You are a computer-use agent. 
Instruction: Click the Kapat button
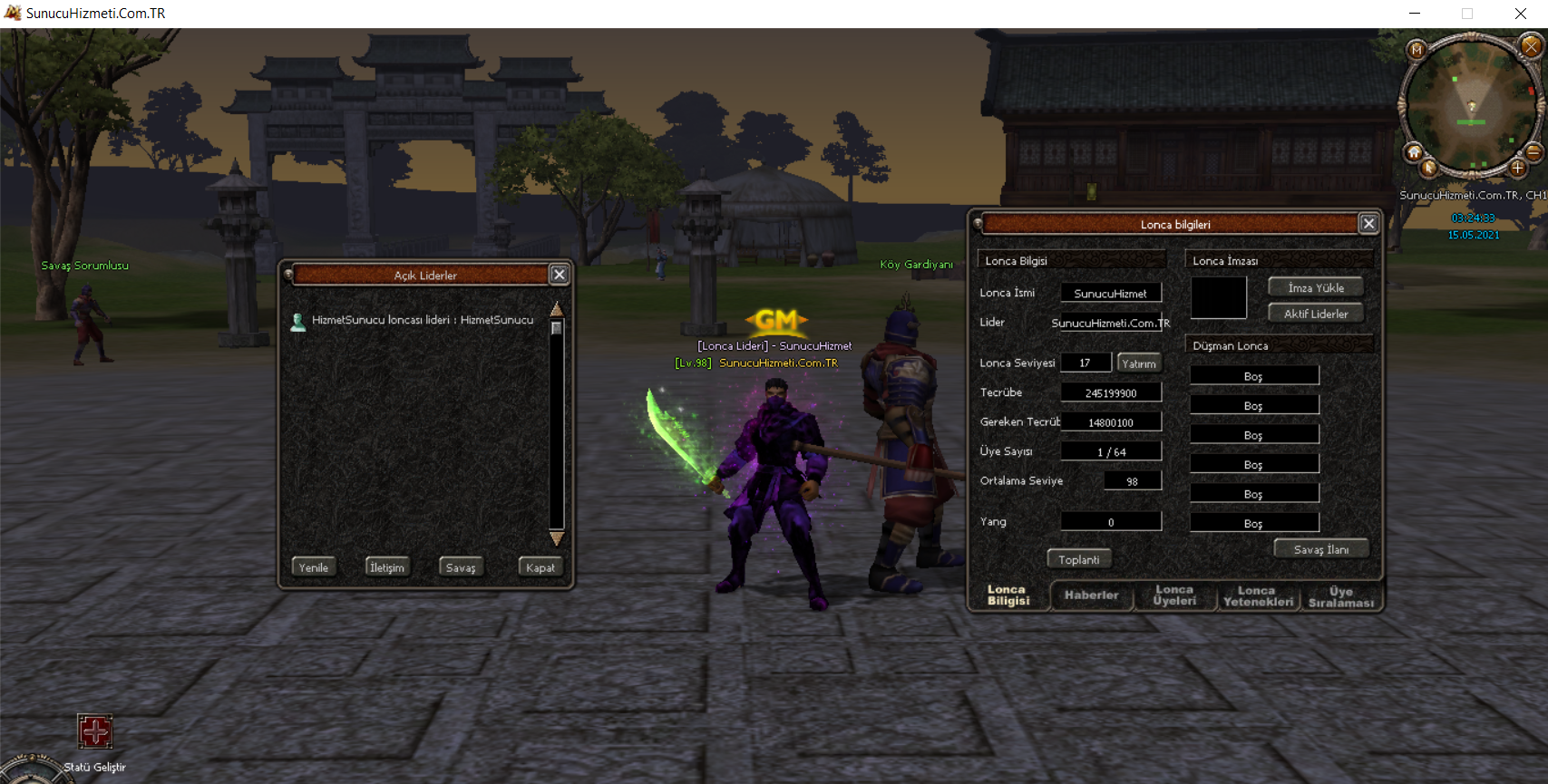(x=540, y=567)
